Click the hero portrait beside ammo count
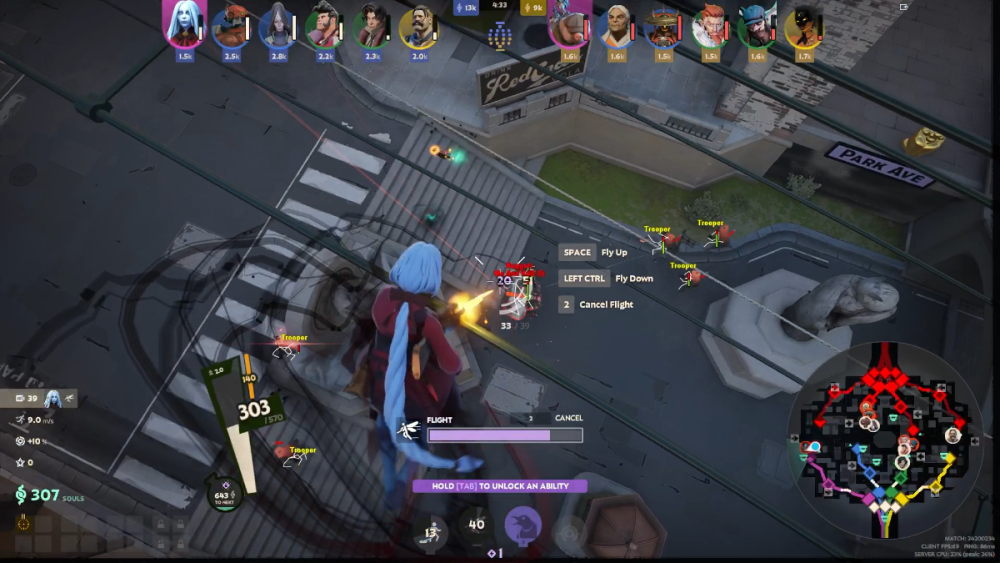This screenshot has width=1000, height=563. pyautogui.click(x=52, y=398)
